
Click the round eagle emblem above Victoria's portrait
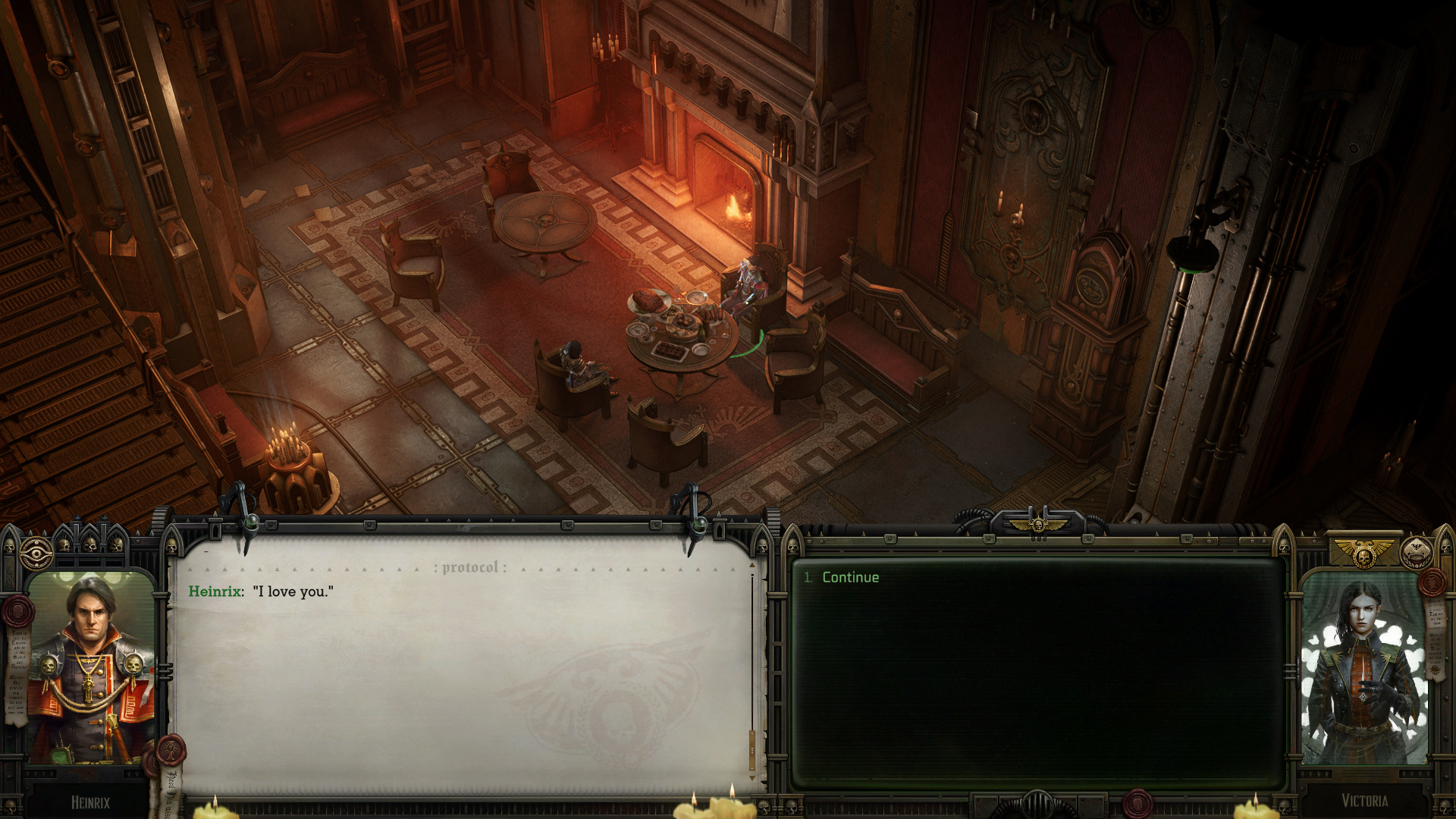[x=1415, y=553]
